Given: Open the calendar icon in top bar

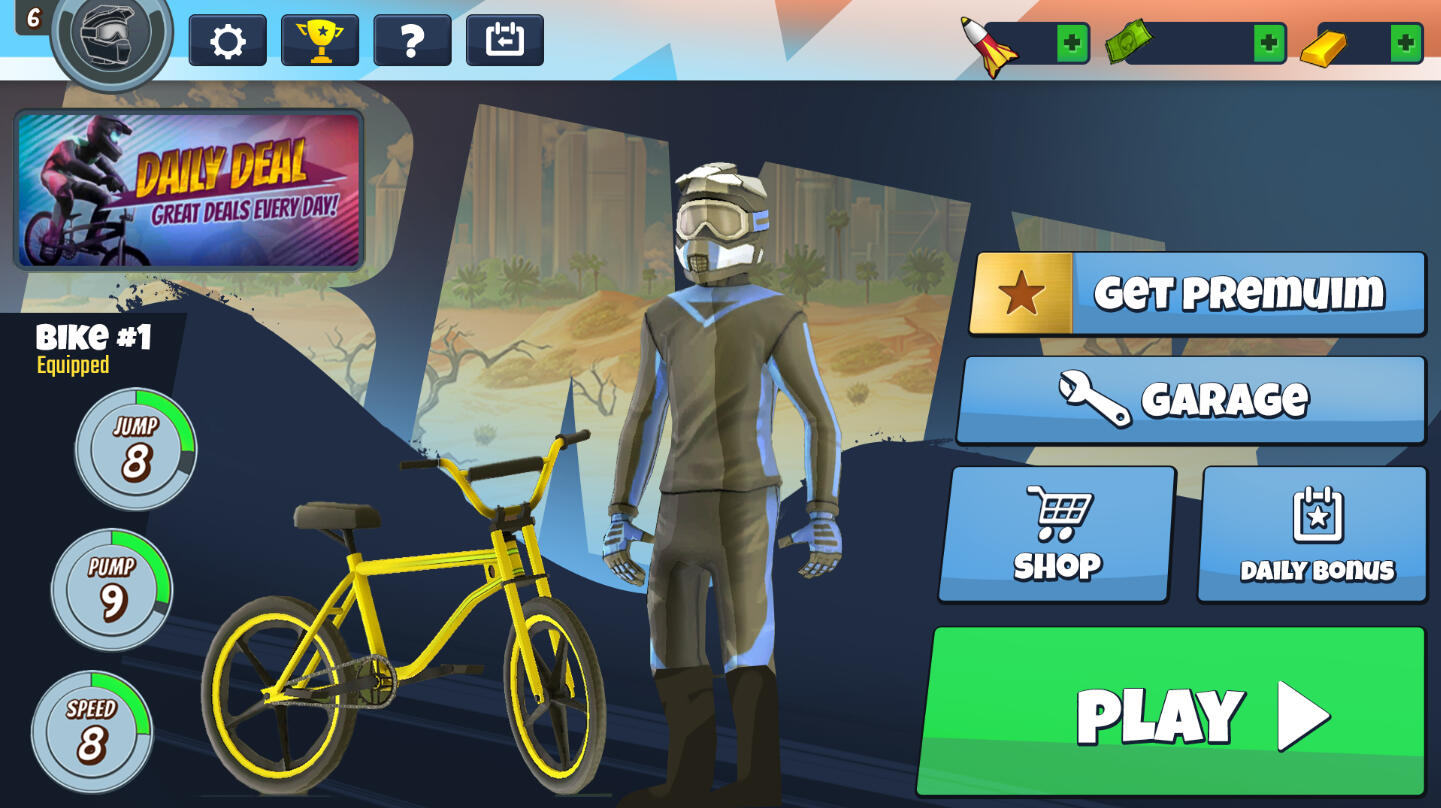Looking at the screenshot, I should pyautogui.click(x=505, y=41).
